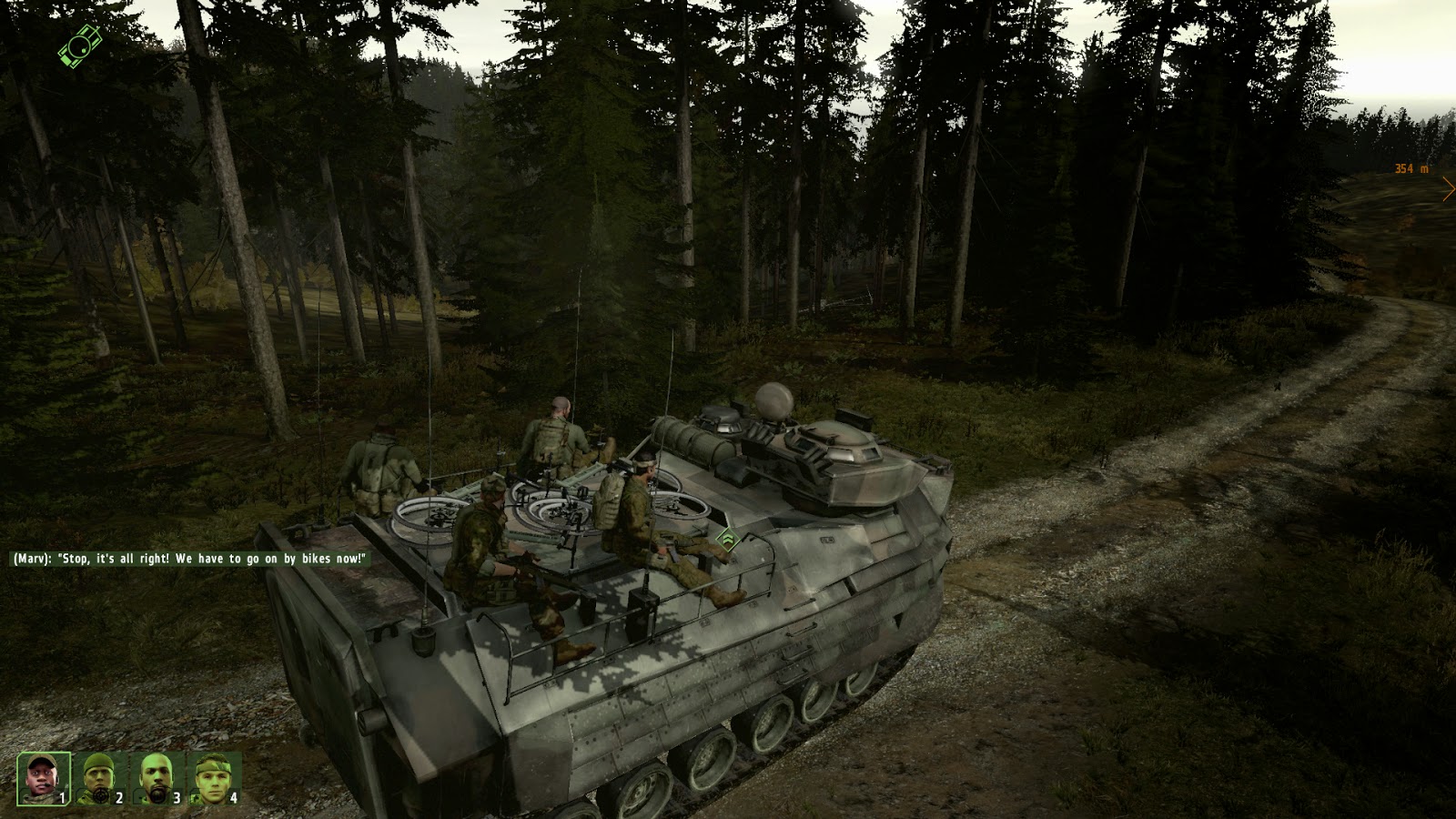This screenshot has height=819, width=1456.
Task: Click the number 1 label on the leader slot
Action: click(x=62, y=798)
